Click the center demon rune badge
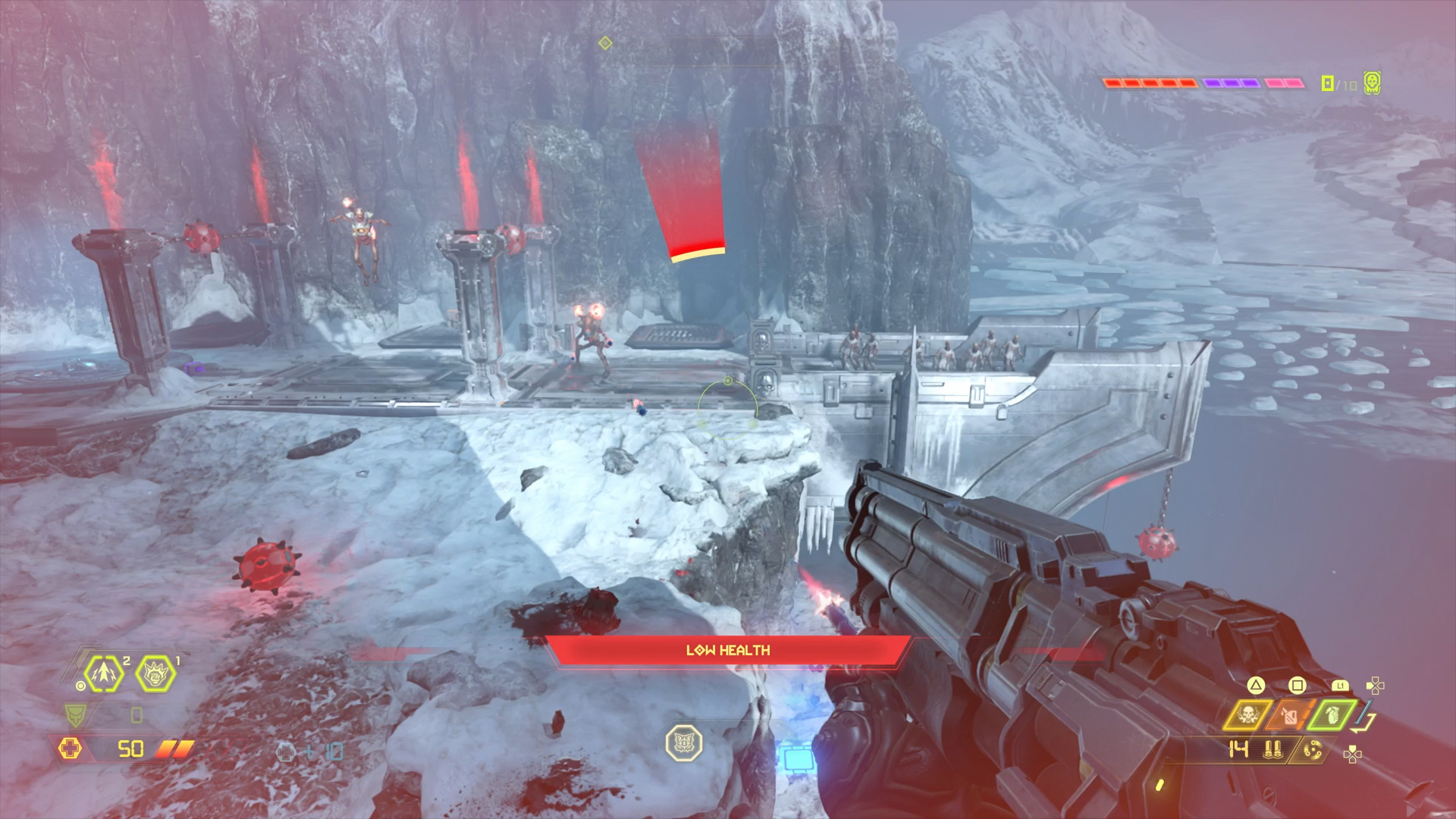The width and height of the screenshot is (1456, 819). (x=683, y=743)
